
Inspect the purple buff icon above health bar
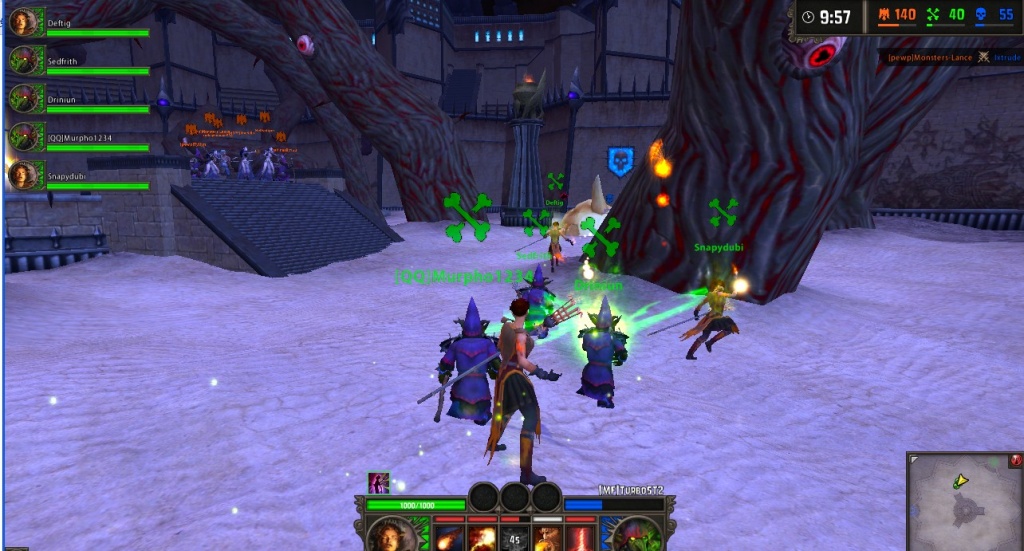point(378,483)
